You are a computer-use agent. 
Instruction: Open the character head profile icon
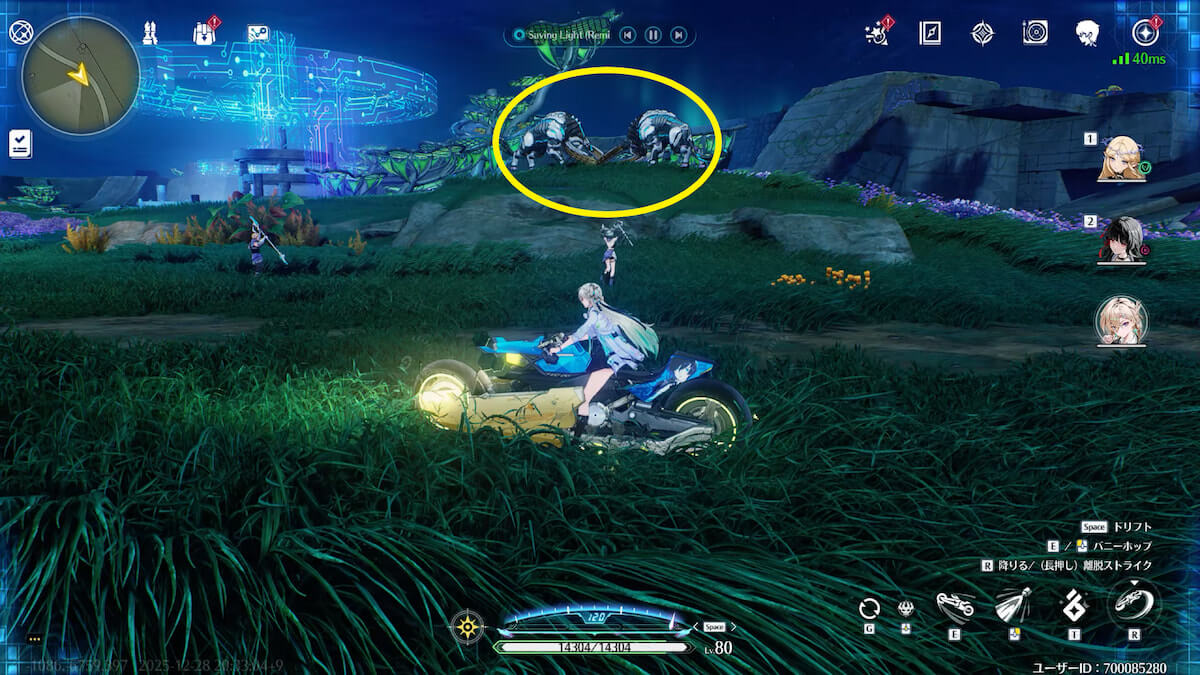coord(1087,33)
